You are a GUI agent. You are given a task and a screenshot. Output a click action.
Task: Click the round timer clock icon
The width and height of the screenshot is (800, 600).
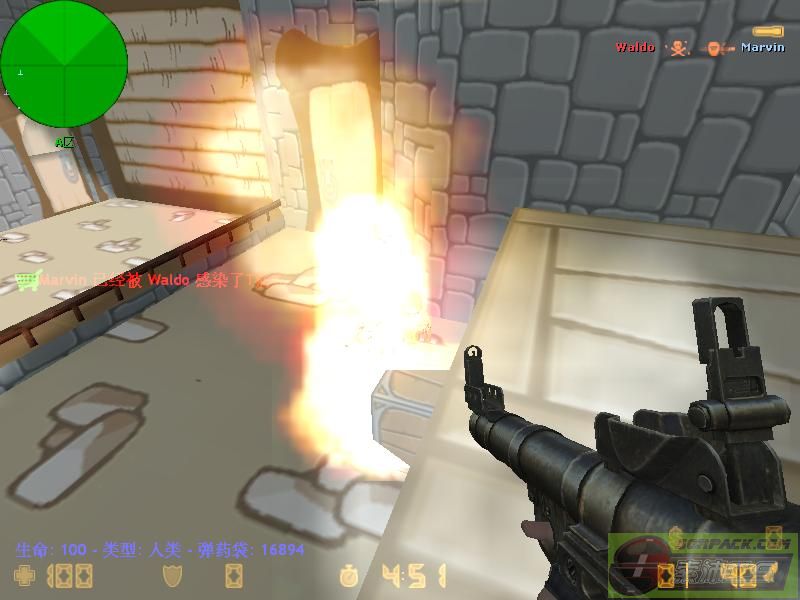tap(349, 576)
